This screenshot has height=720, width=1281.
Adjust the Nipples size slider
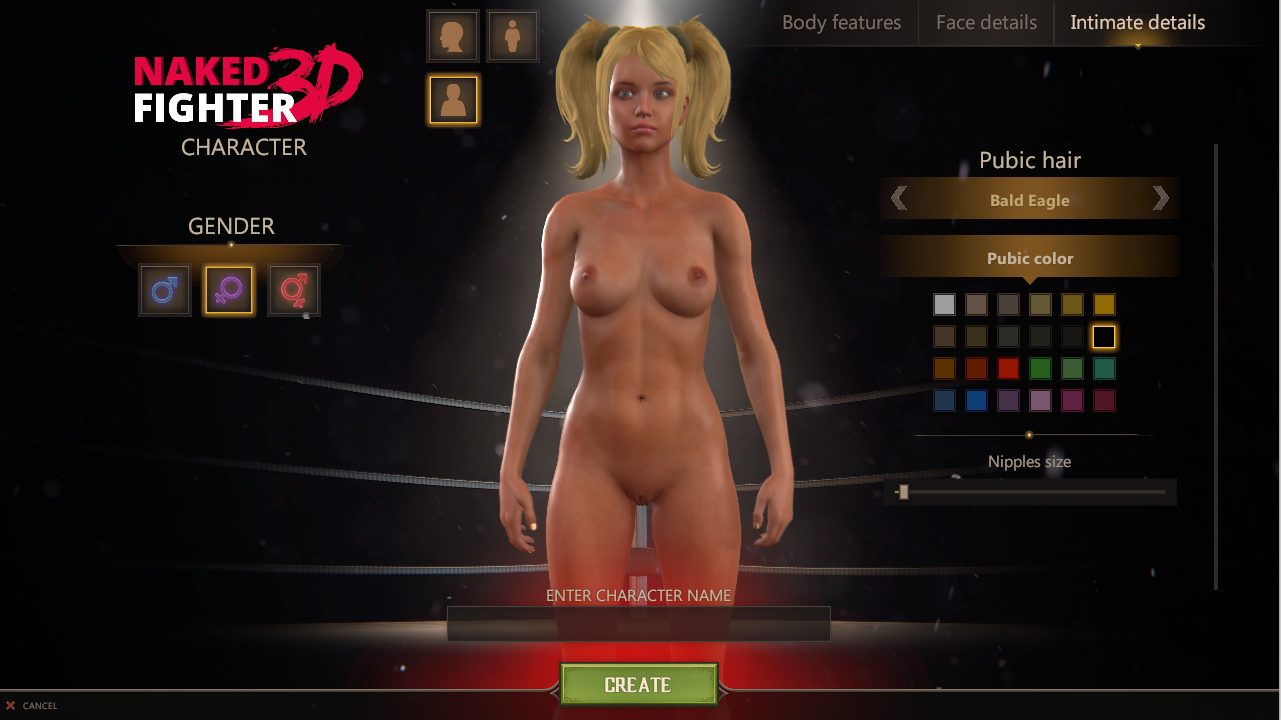pos(904,492)
